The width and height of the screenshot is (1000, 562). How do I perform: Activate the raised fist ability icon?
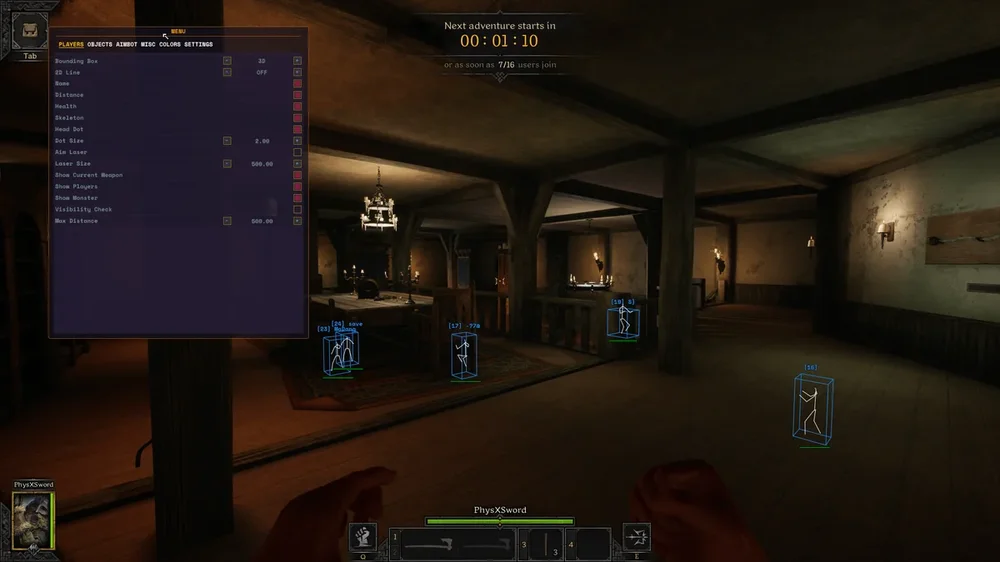point(363,538)
